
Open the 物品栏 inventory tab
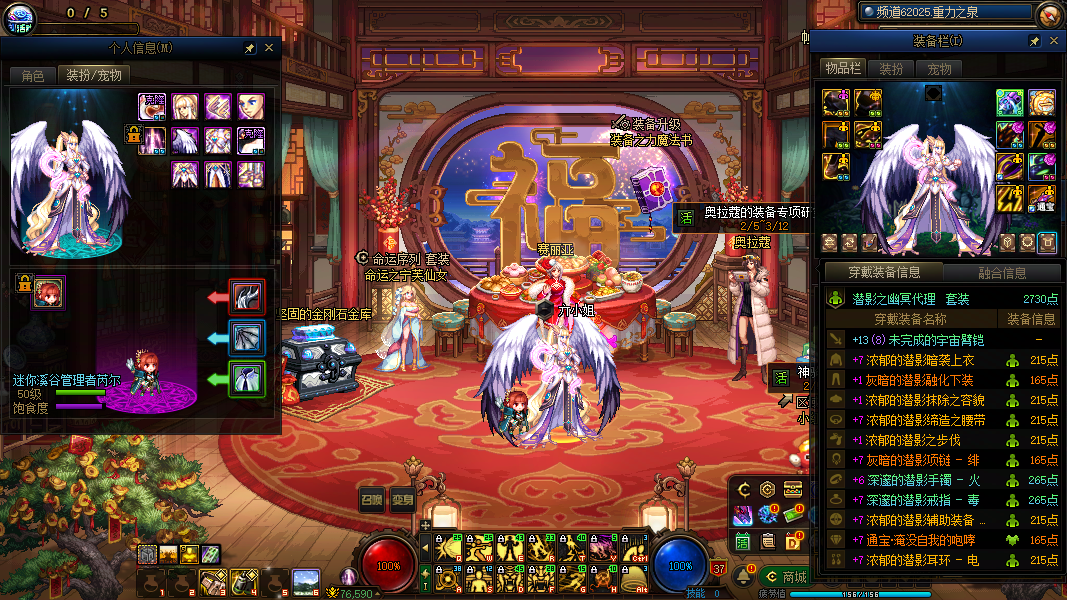coord(843,68)
